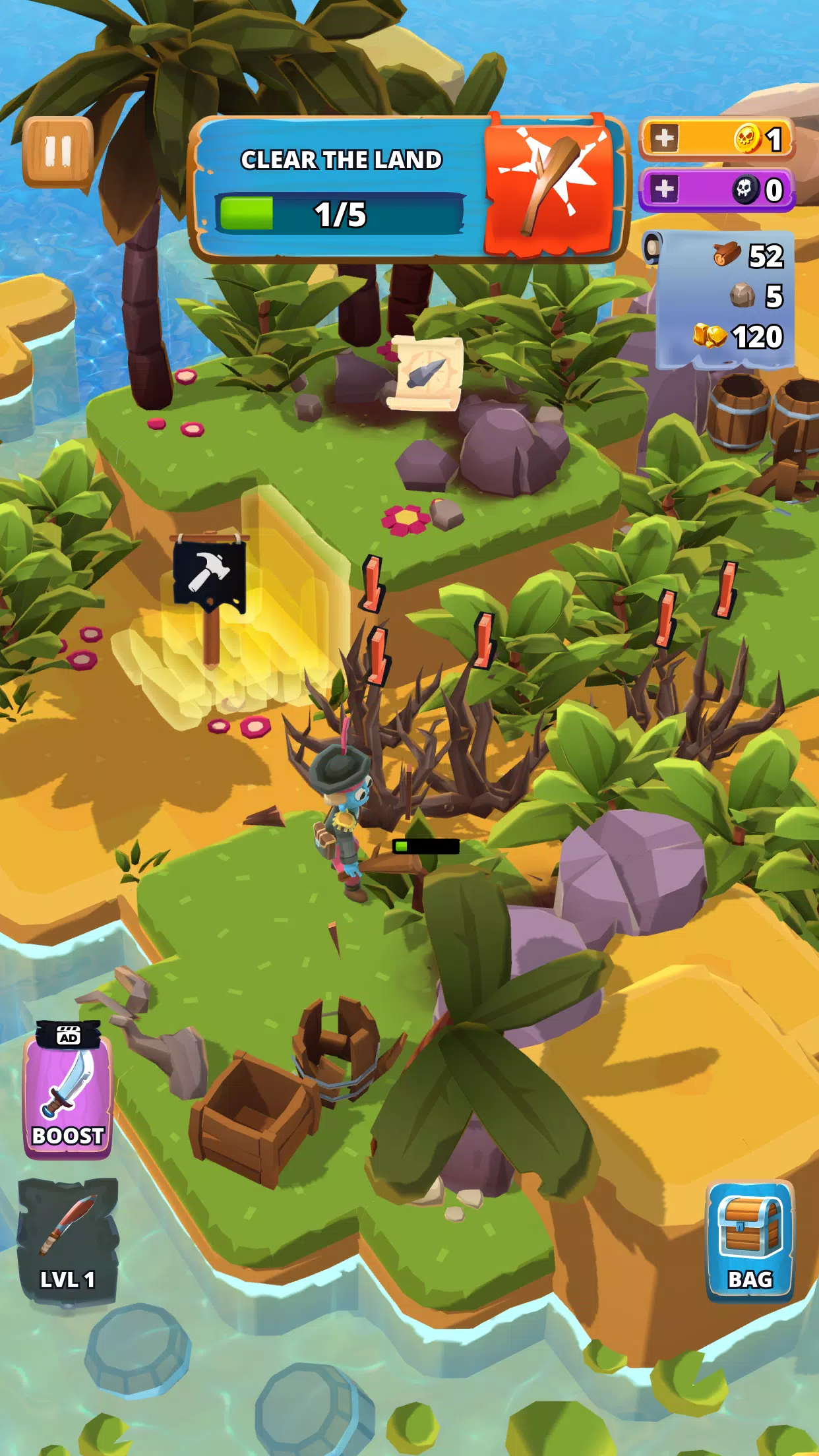Open the LVL 1 weapon upgrade
This screenshot has width=819, height=1456.
(x=67, y=1240)
